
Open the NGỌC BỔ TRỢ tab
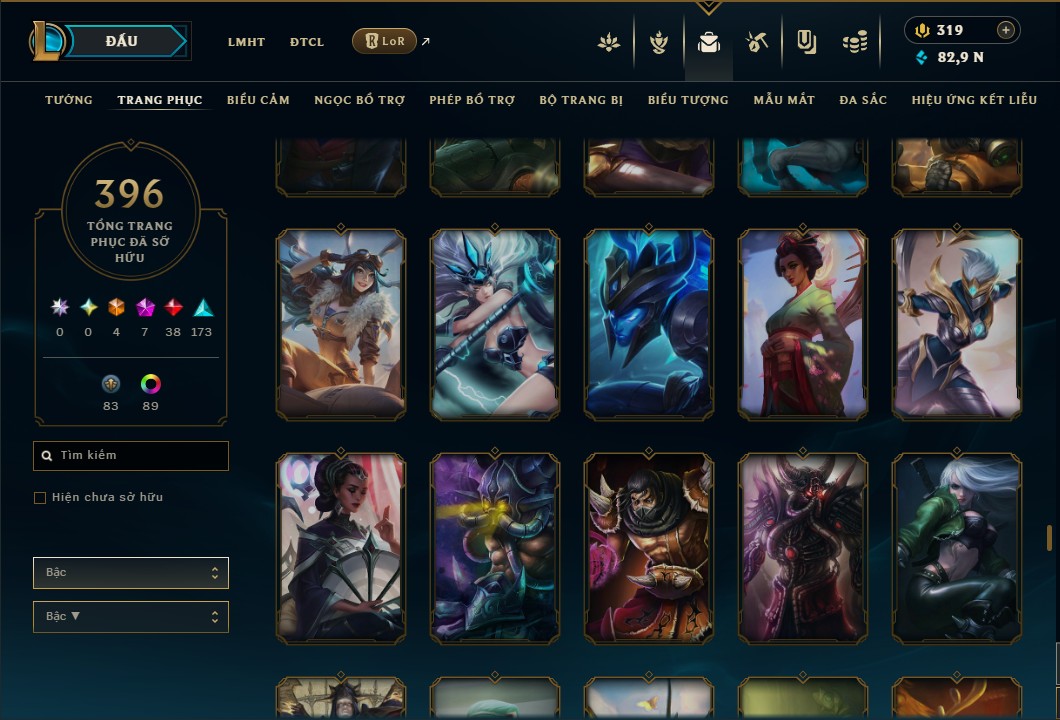pyautogui.click(x=359, y=100)
